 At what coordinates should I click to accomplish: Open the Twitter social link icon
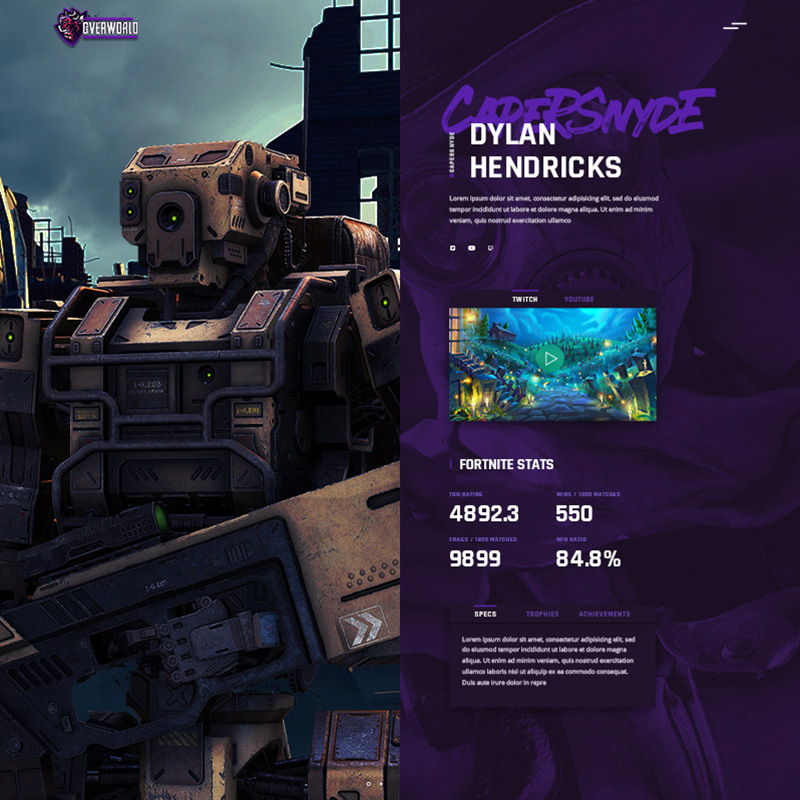[453, 247]
